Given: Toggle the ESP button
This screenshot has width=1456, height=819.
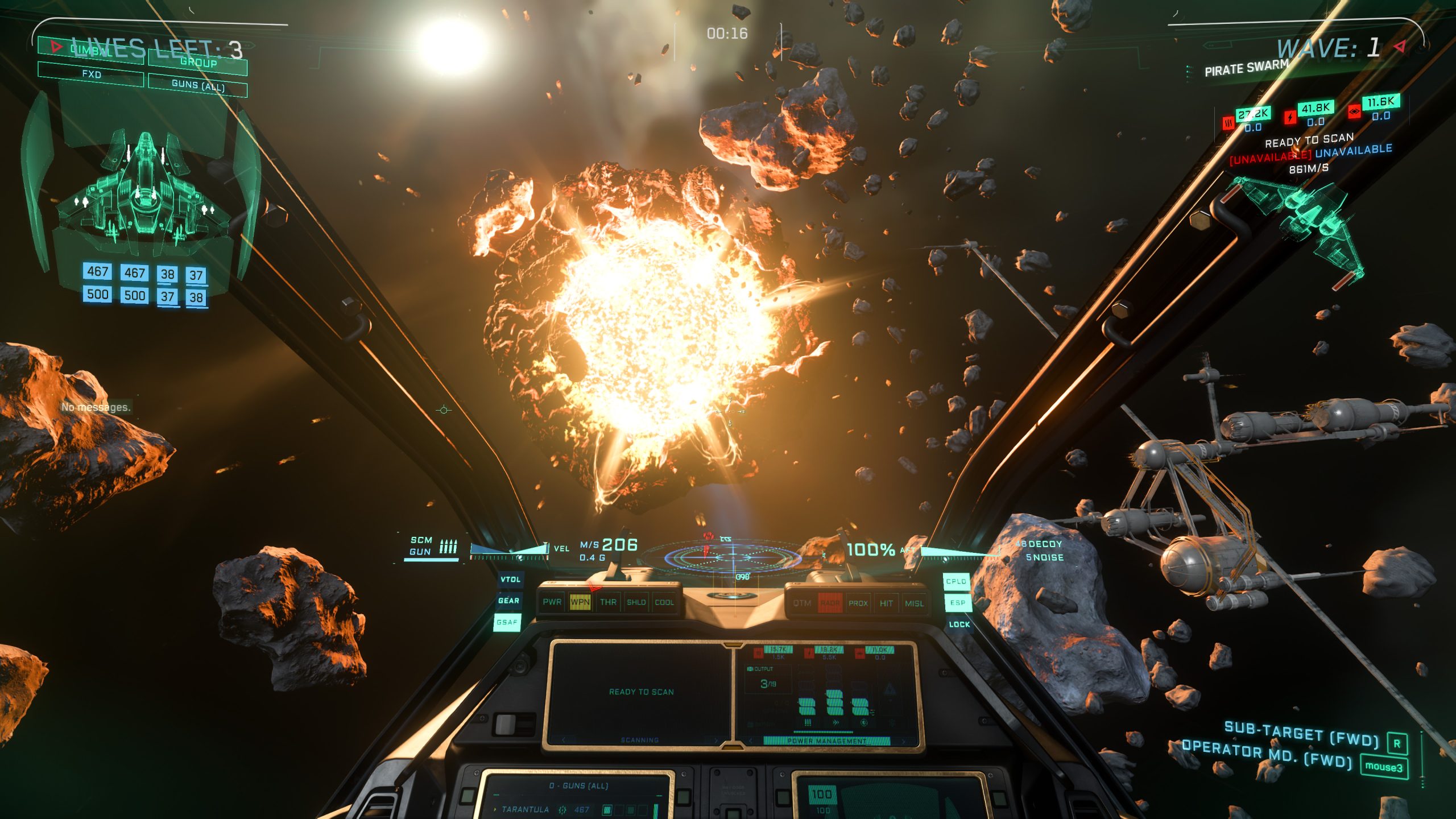Looking at the screenshot, I should point(958,603).
